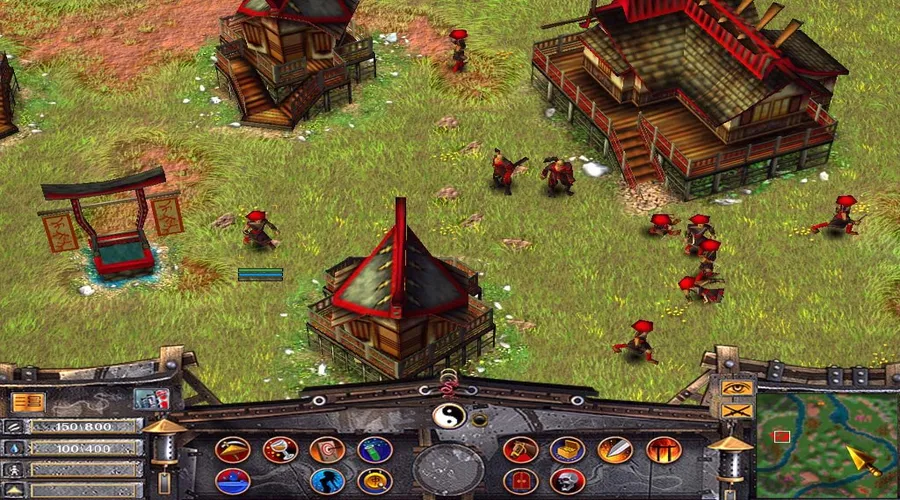Click the warriors portrait button

click(151, 399)
